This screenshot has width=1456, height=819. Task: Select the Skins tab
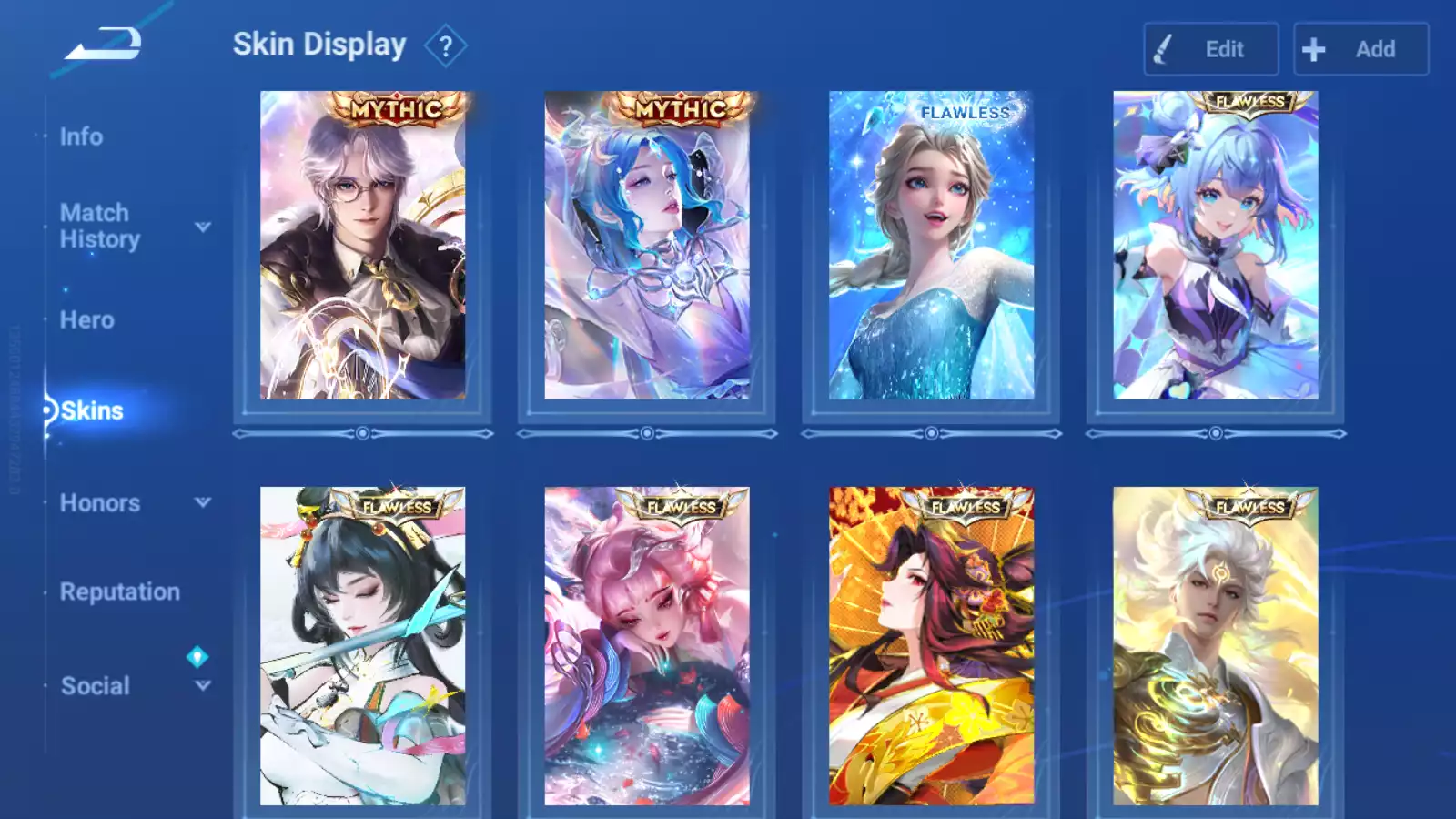(x=91, y=411)
